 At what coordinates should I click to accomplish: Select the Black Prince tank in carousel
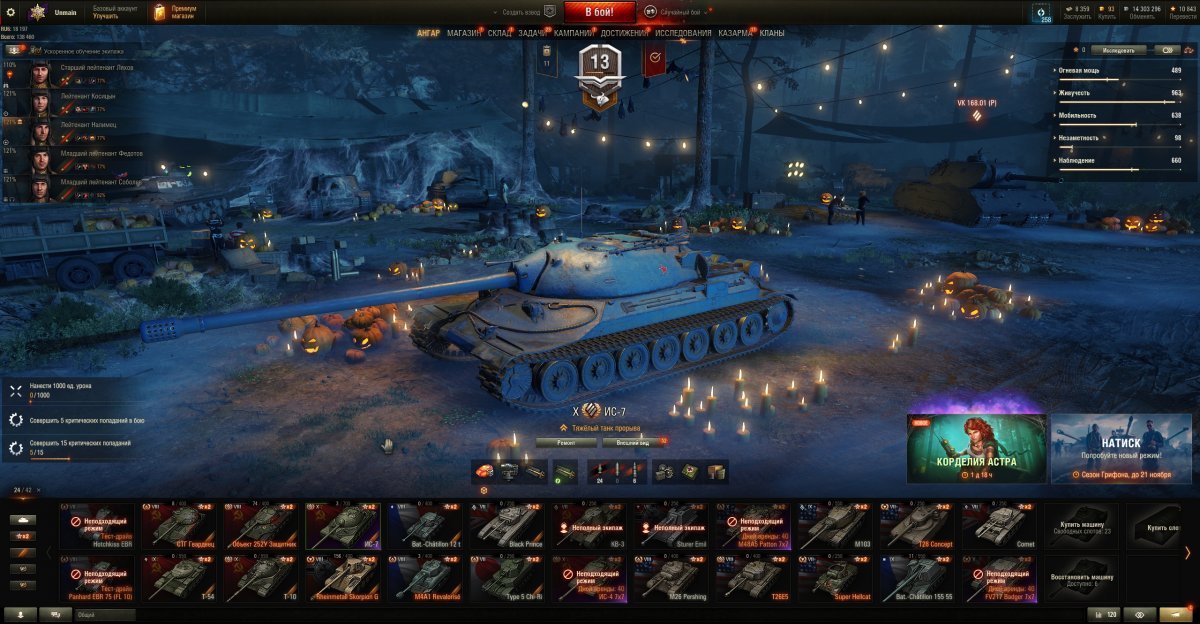pos(508,525)
